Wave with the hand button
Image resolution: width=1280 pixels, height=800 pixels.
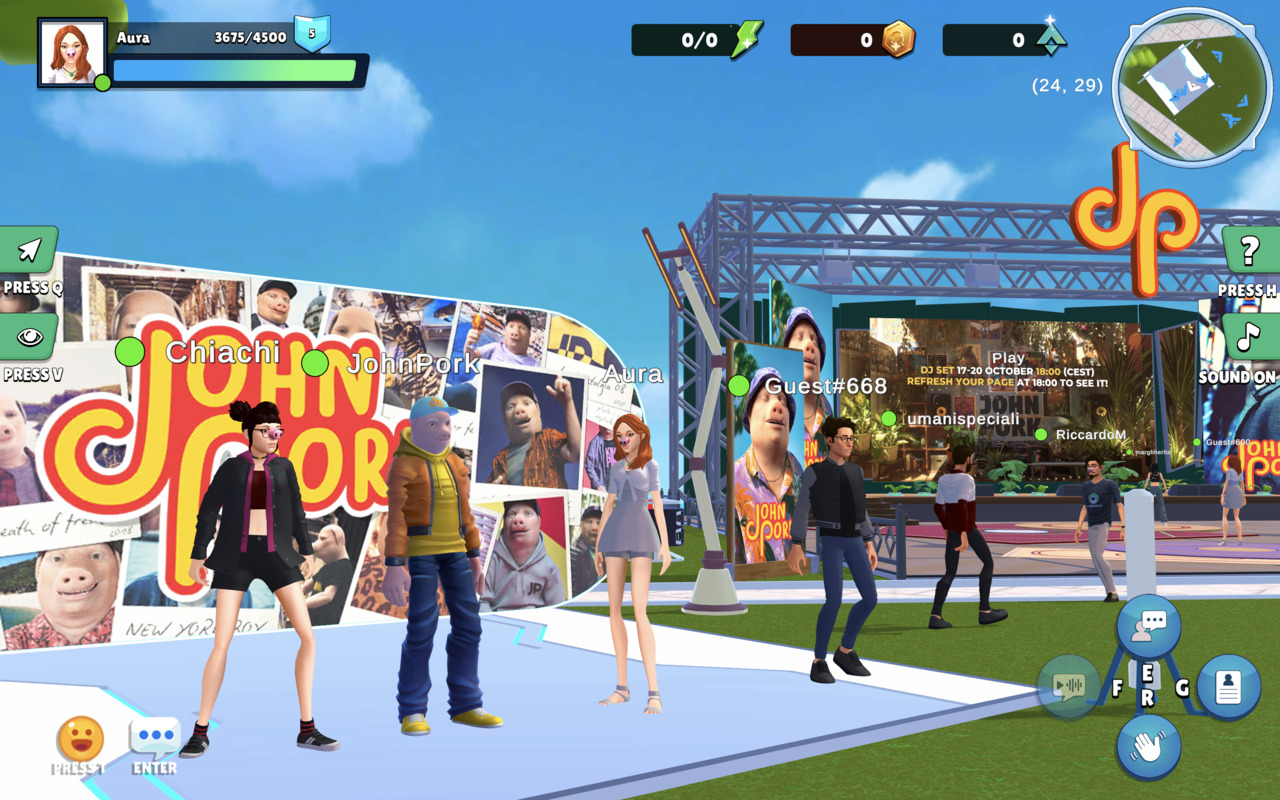pyautogui.click(x=1148, y=746)
